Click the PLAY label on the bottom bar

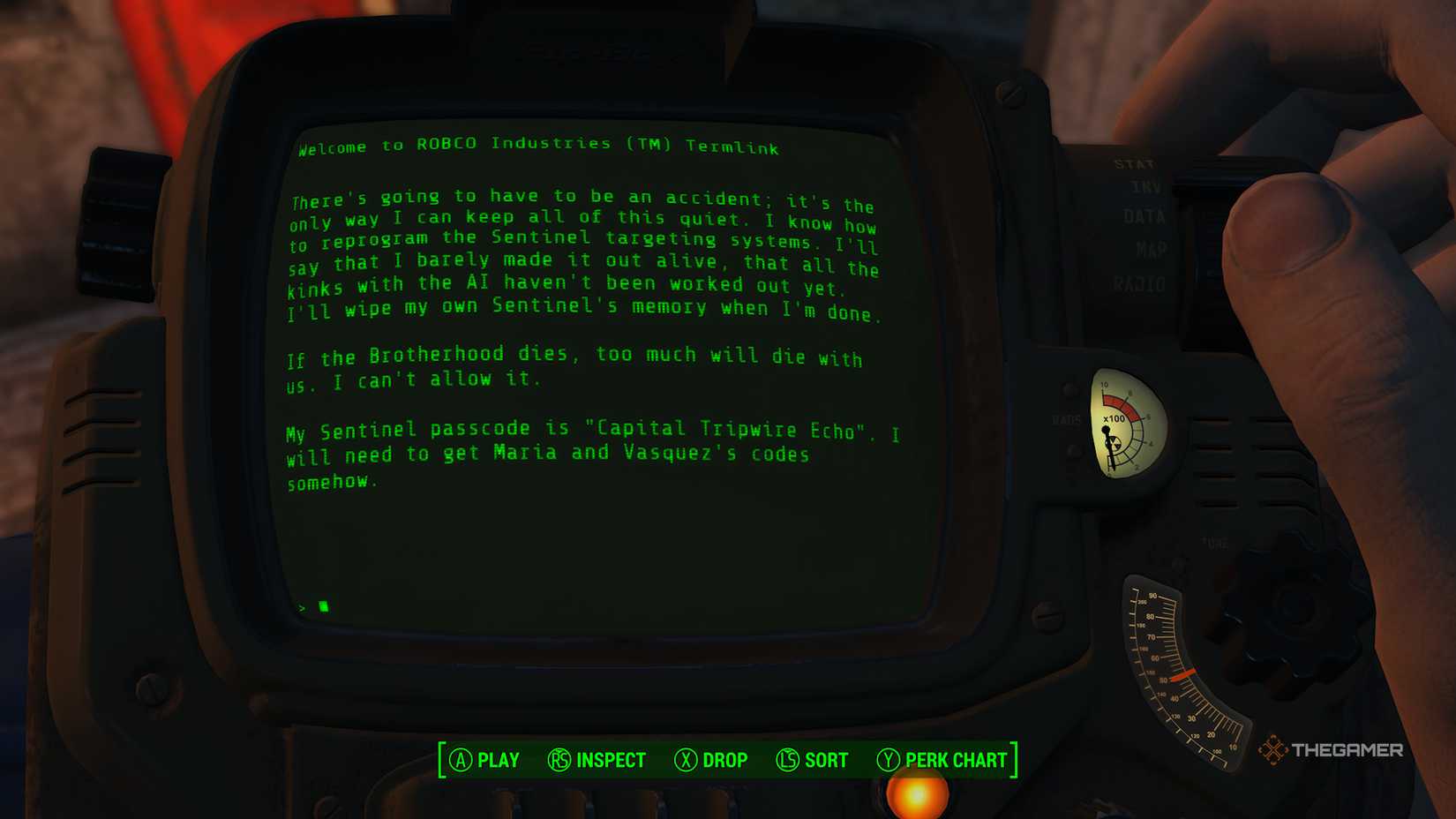[499, 760]
